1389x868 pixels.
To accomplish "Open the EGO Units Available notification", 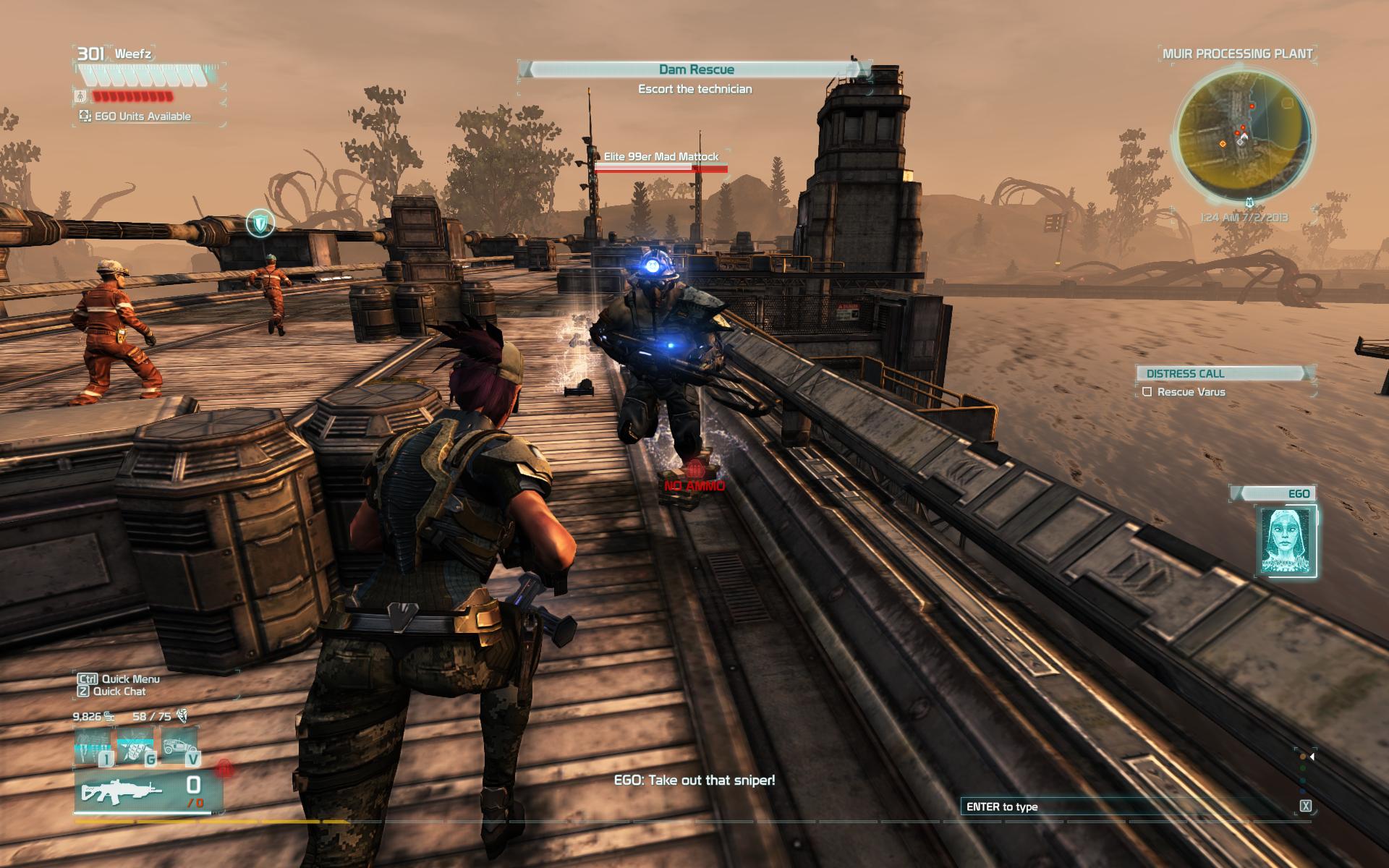I will point(136,116).
